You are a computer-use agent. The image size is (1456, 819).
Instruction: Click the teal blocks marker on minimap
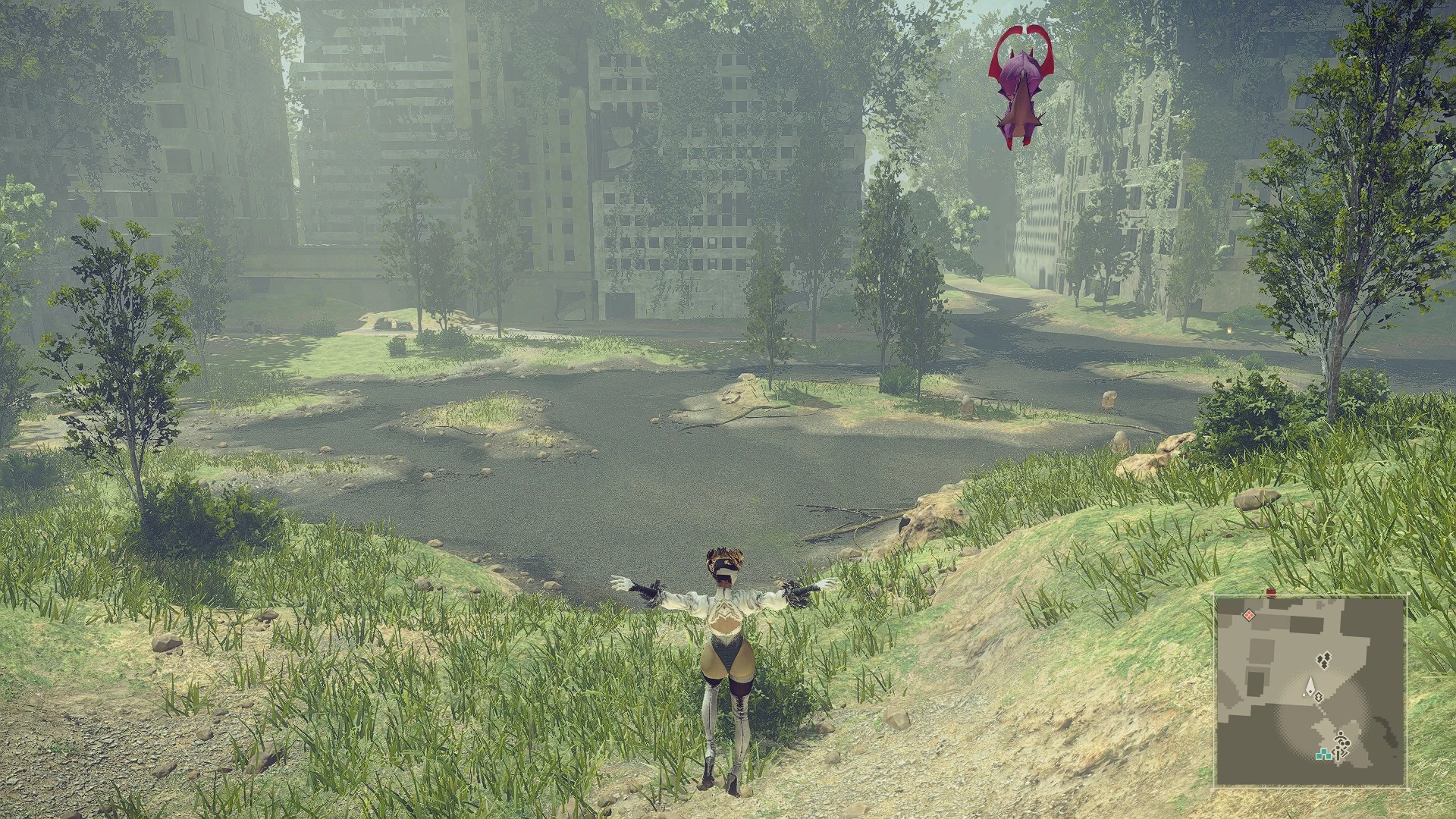[1326, 755]
